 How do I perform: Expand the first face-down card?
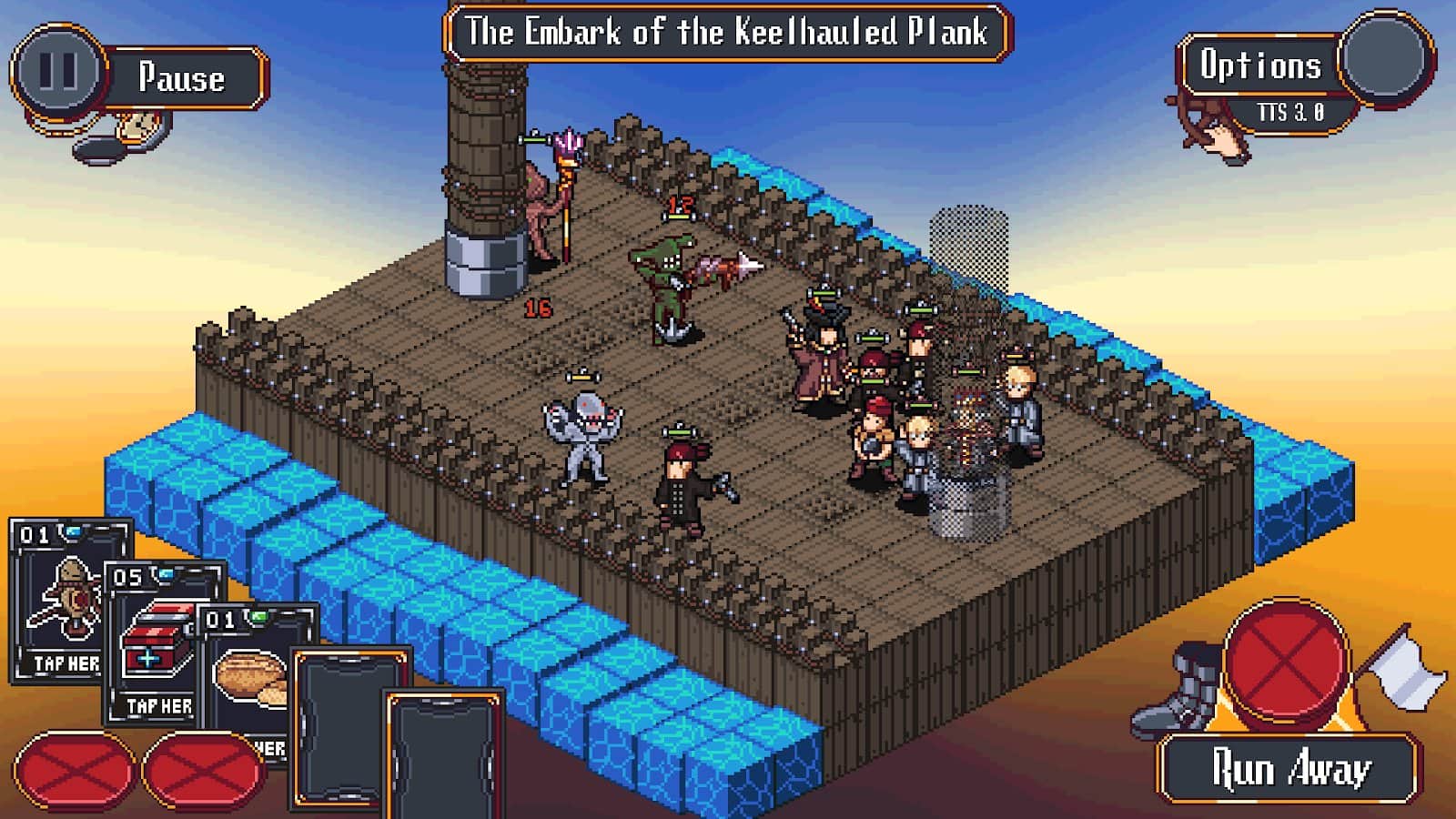click(x=348, y=728)
